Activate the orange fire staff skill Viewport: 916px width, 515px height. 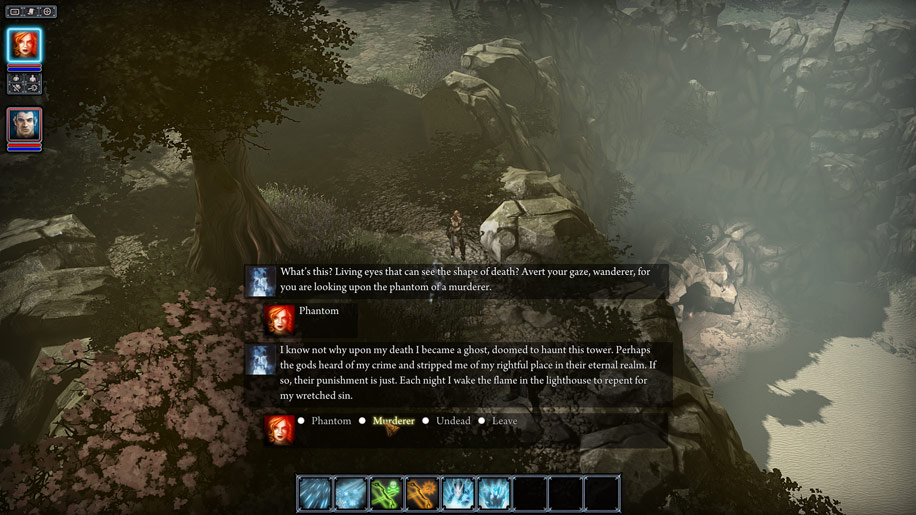coord(422,494)
